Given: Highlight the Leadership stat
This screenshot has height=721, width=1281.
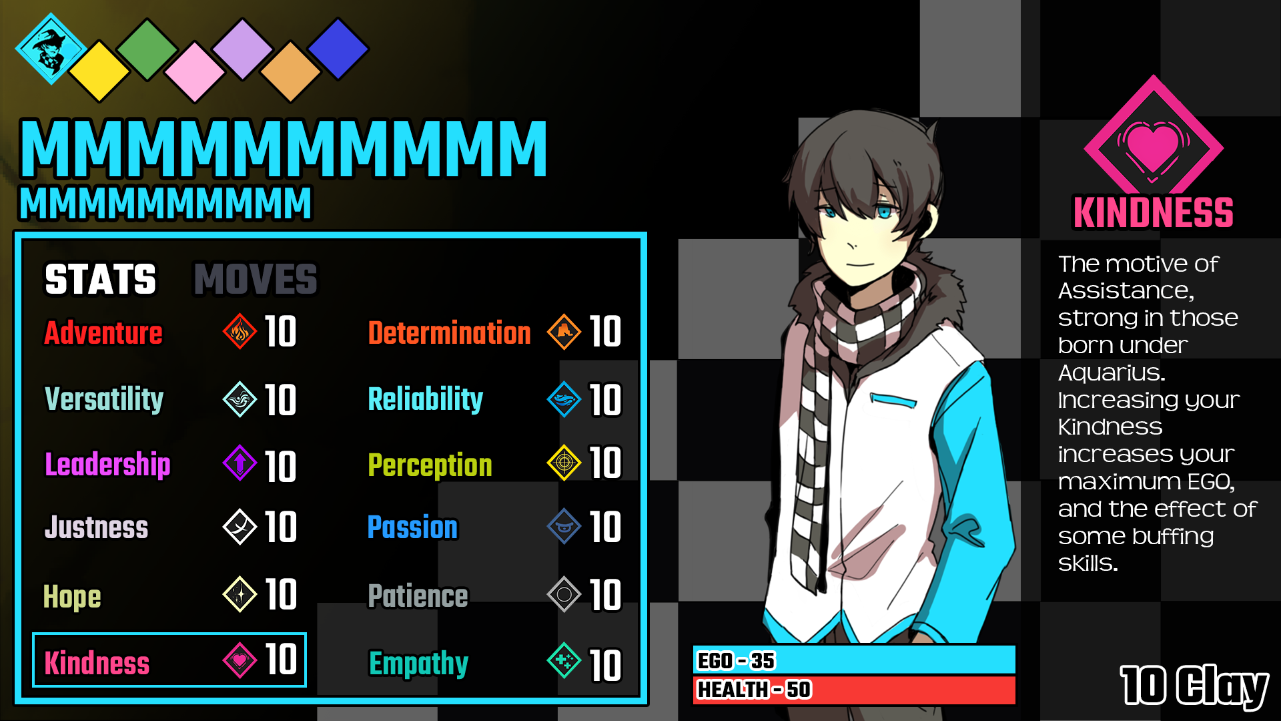Looking at the screenshot, I should pos(108,465).
